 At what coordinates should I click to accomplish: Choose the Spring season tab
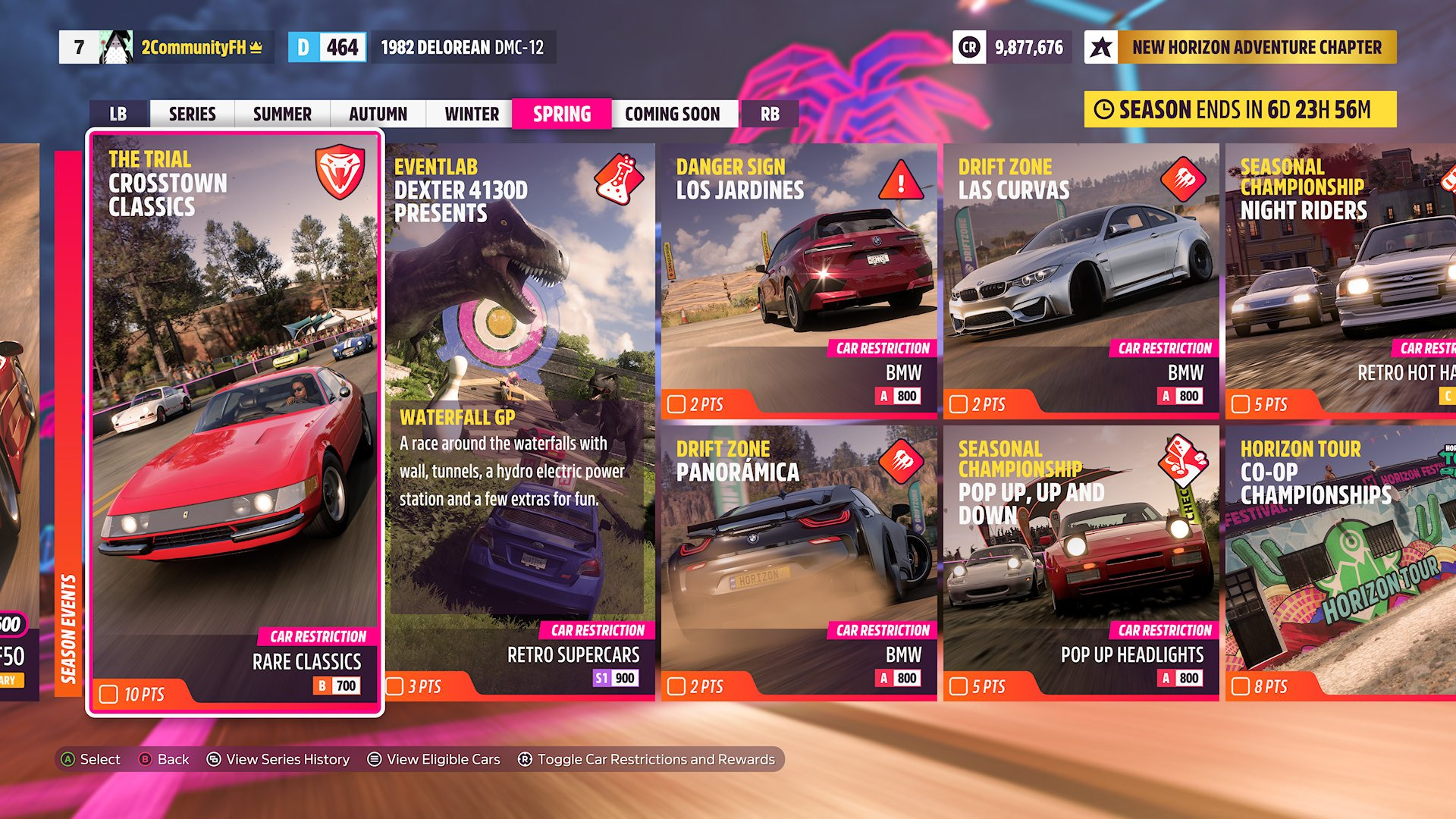point(562,114)
